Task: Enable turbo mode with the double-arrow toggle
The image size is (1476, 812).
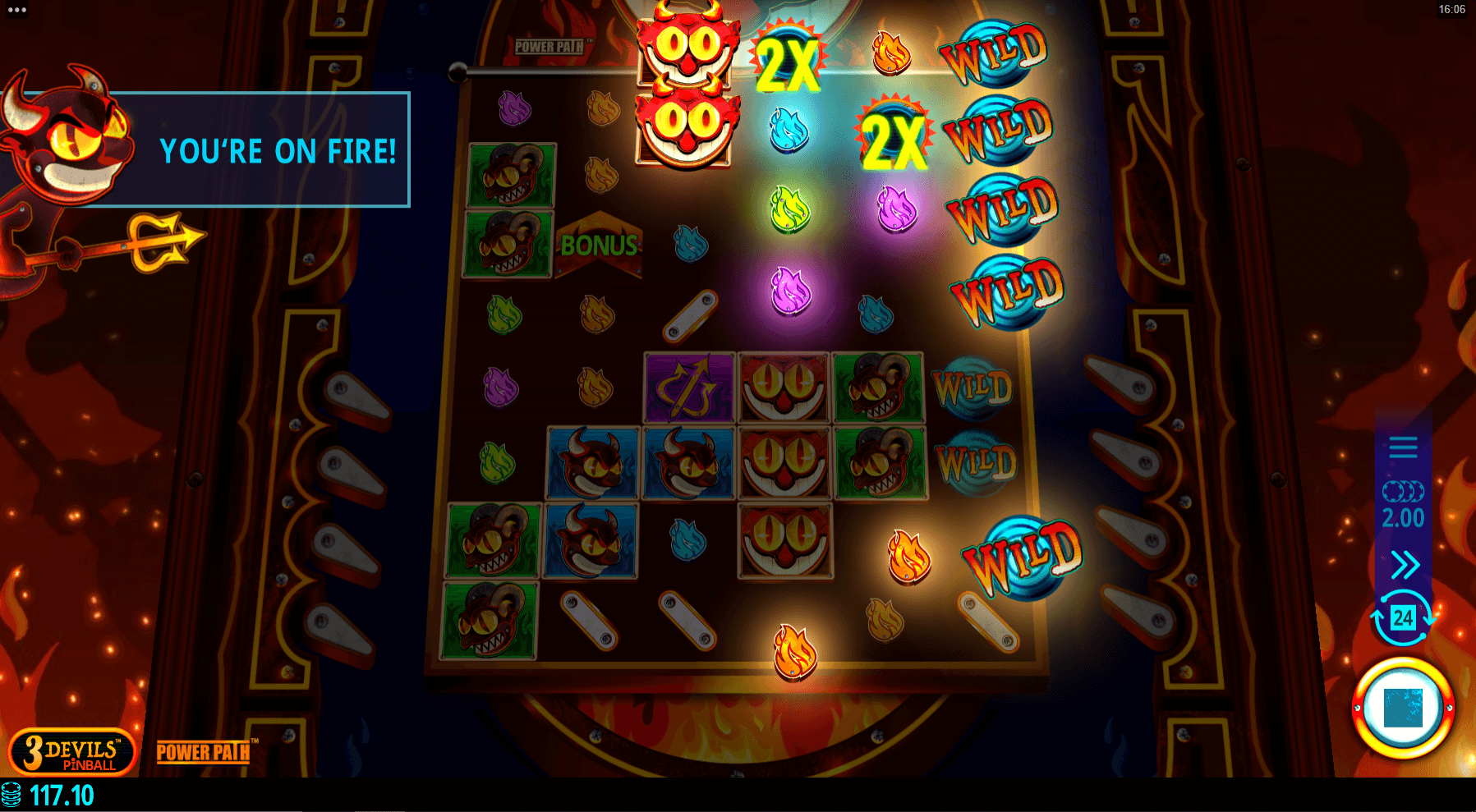Action: click(x=1405, y=565)
